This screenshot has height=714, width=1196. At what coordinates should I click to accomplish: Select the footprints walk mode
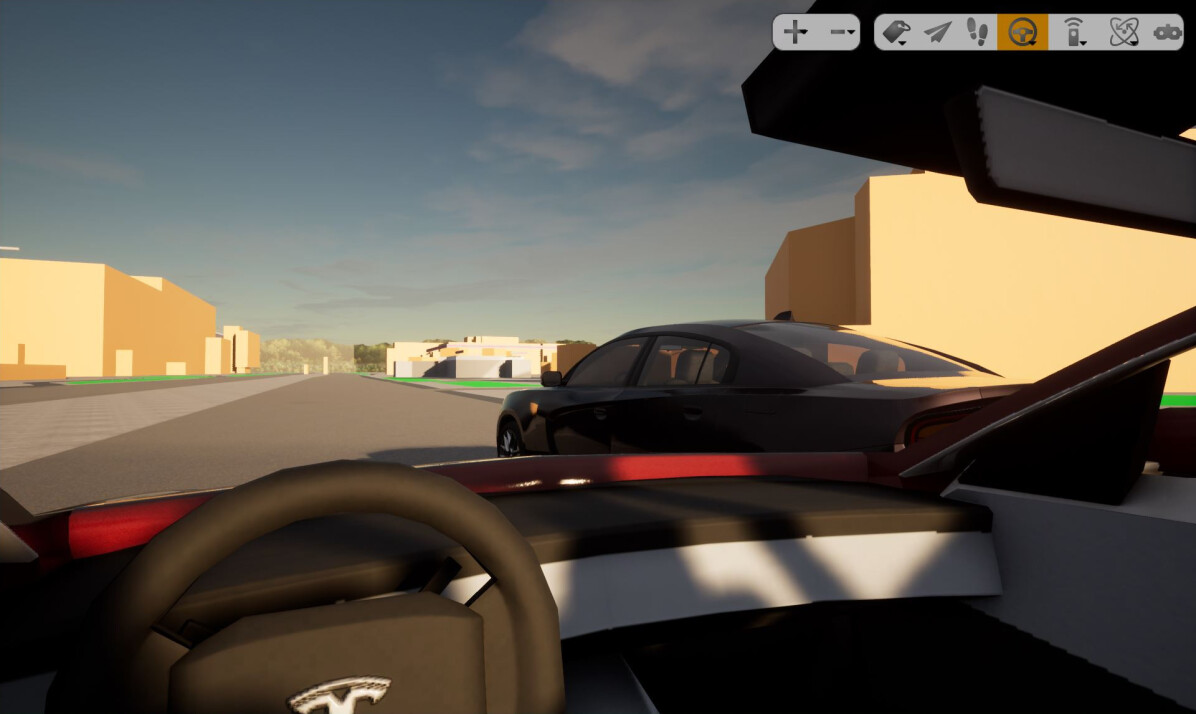coord(978,32)
